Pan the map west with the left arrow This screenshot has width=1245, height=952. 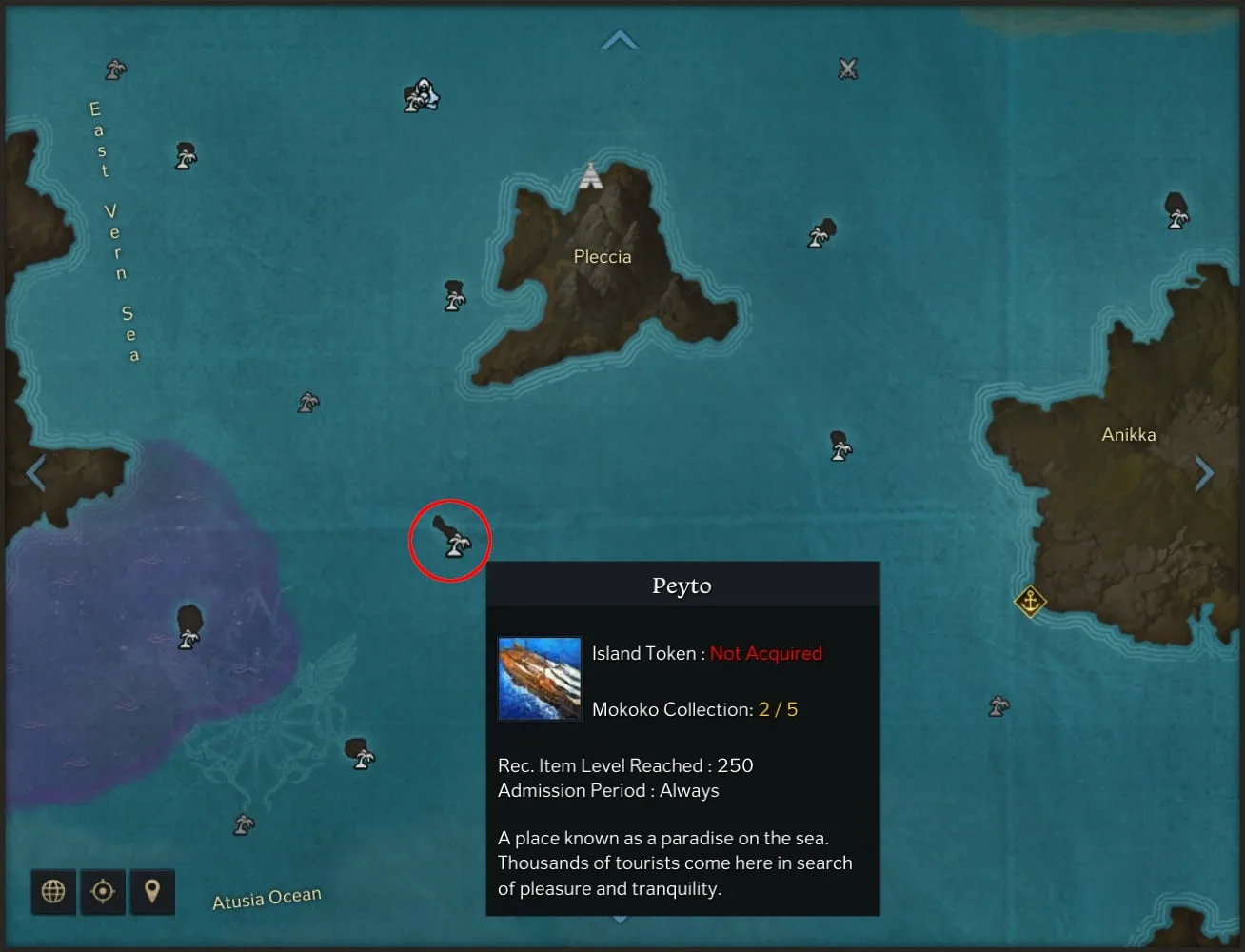click(35, 472)
